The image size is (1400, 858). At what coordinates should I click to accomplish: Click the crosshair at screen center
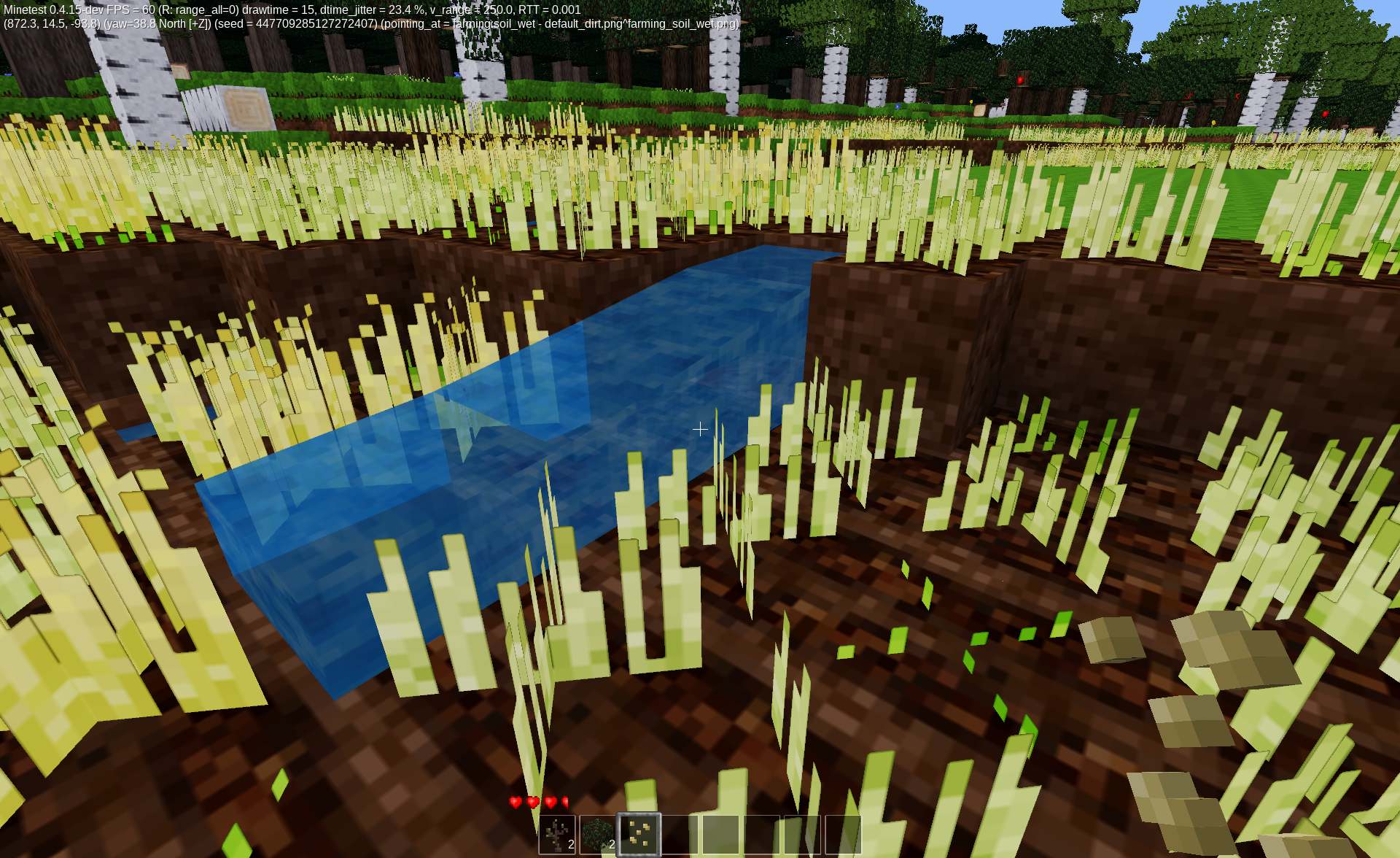[700, 430]
